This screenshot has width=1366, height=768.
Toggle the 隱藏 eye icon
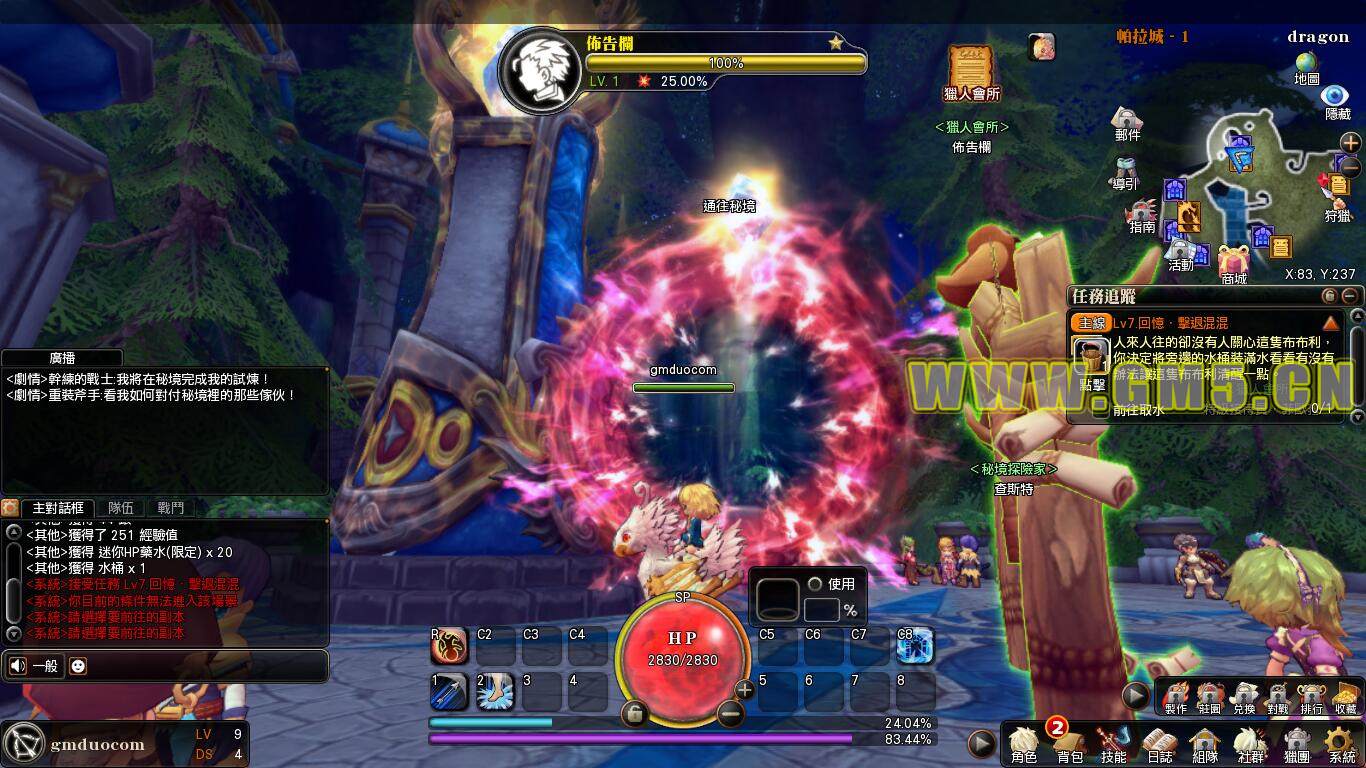[1337, 98]
